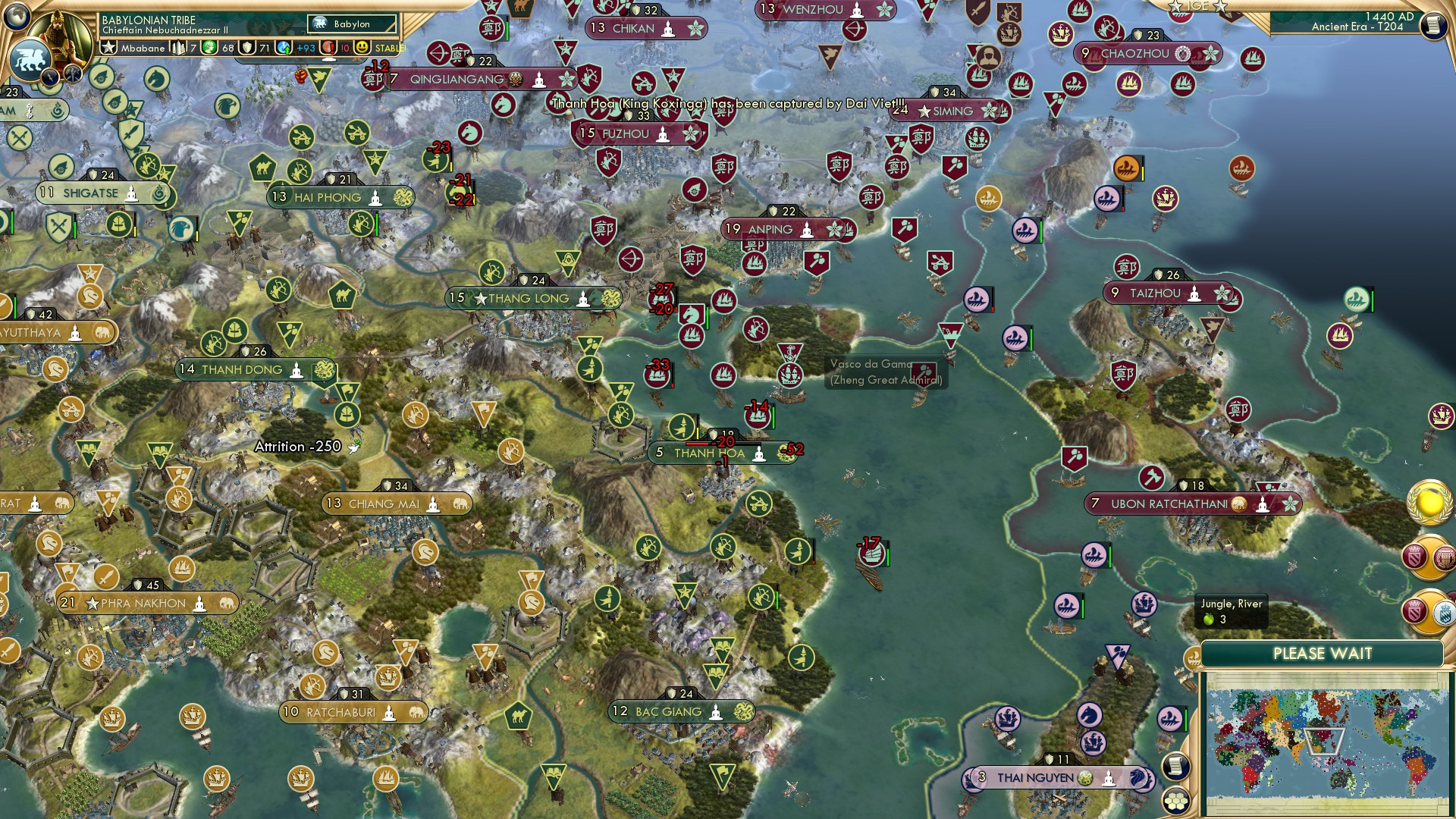Viewport: 1456px width, 819px height.
Task: Click the white view rectangle on the minimap
Action: point(1326,742)
